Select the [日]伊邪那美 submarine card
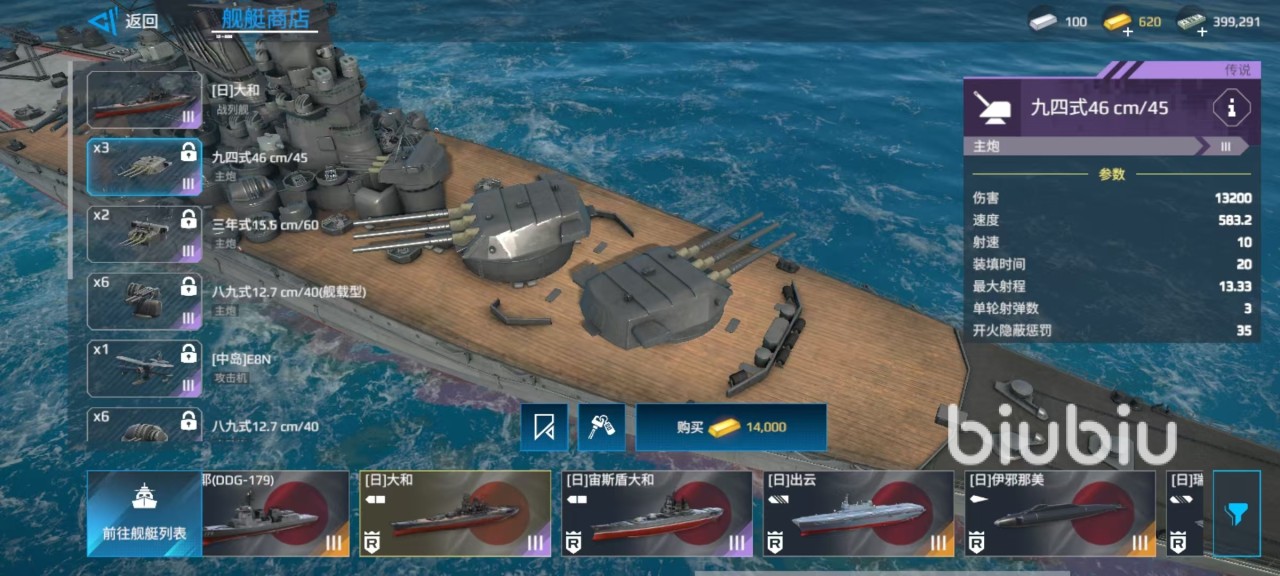This screenshot has width=1280, height=576. pyautogui.click(x=1060, y=513)
